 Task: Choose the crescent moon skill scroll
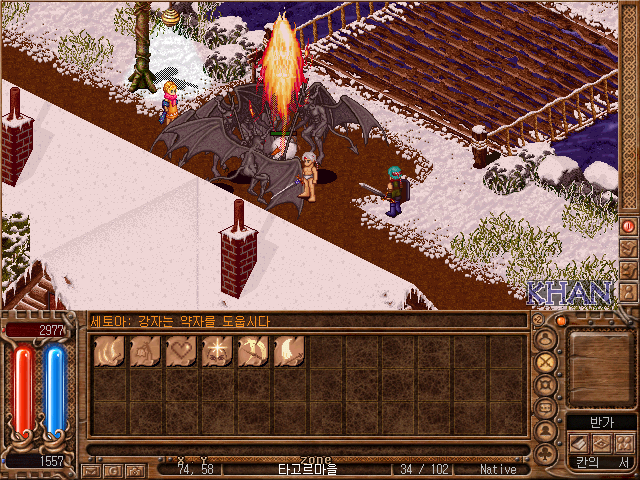[289, 351]
